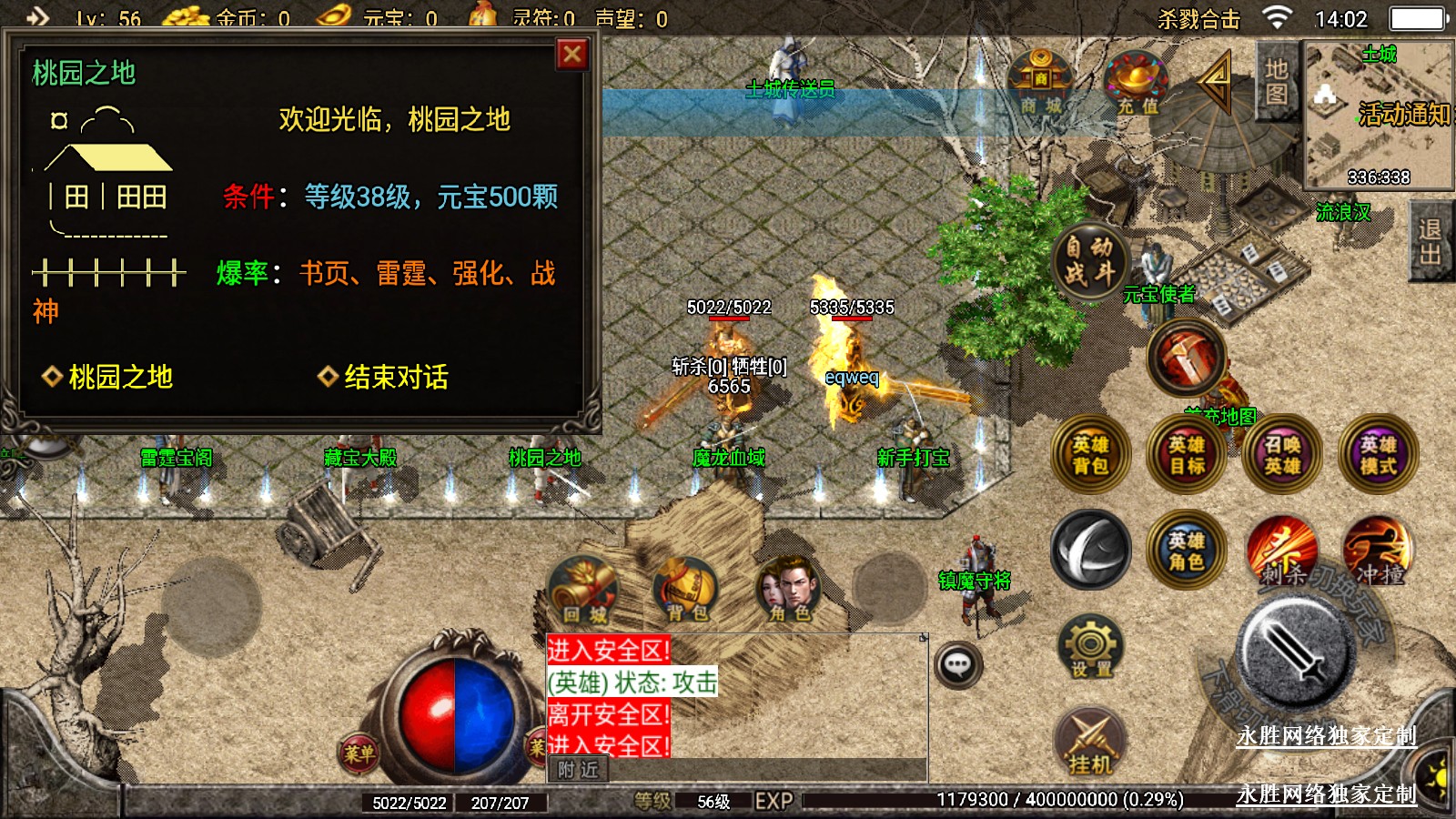Open 英雄目标 hero target

tap(1187, 455)
